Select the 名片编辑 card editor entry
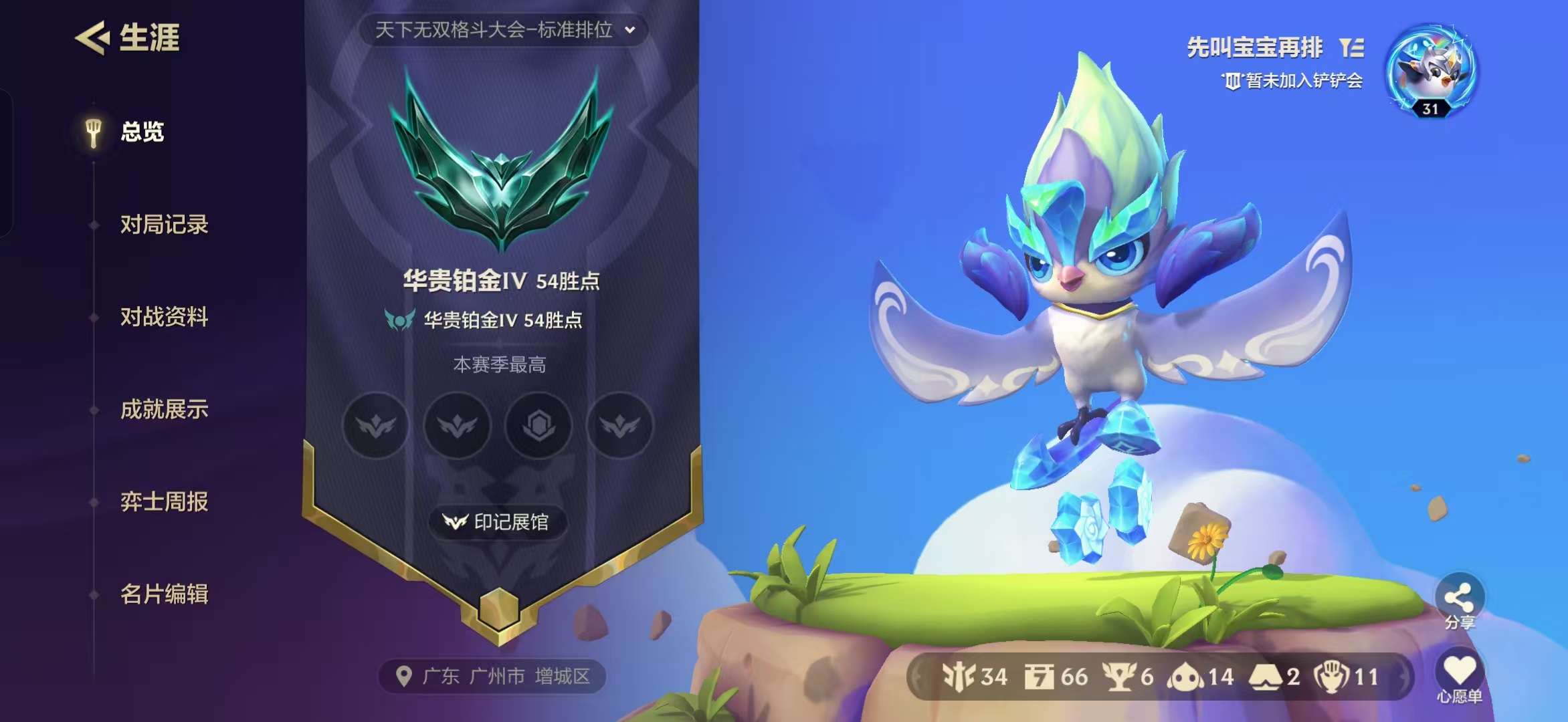This screenshot has width=1568, height=722. (x=164, y=594)
